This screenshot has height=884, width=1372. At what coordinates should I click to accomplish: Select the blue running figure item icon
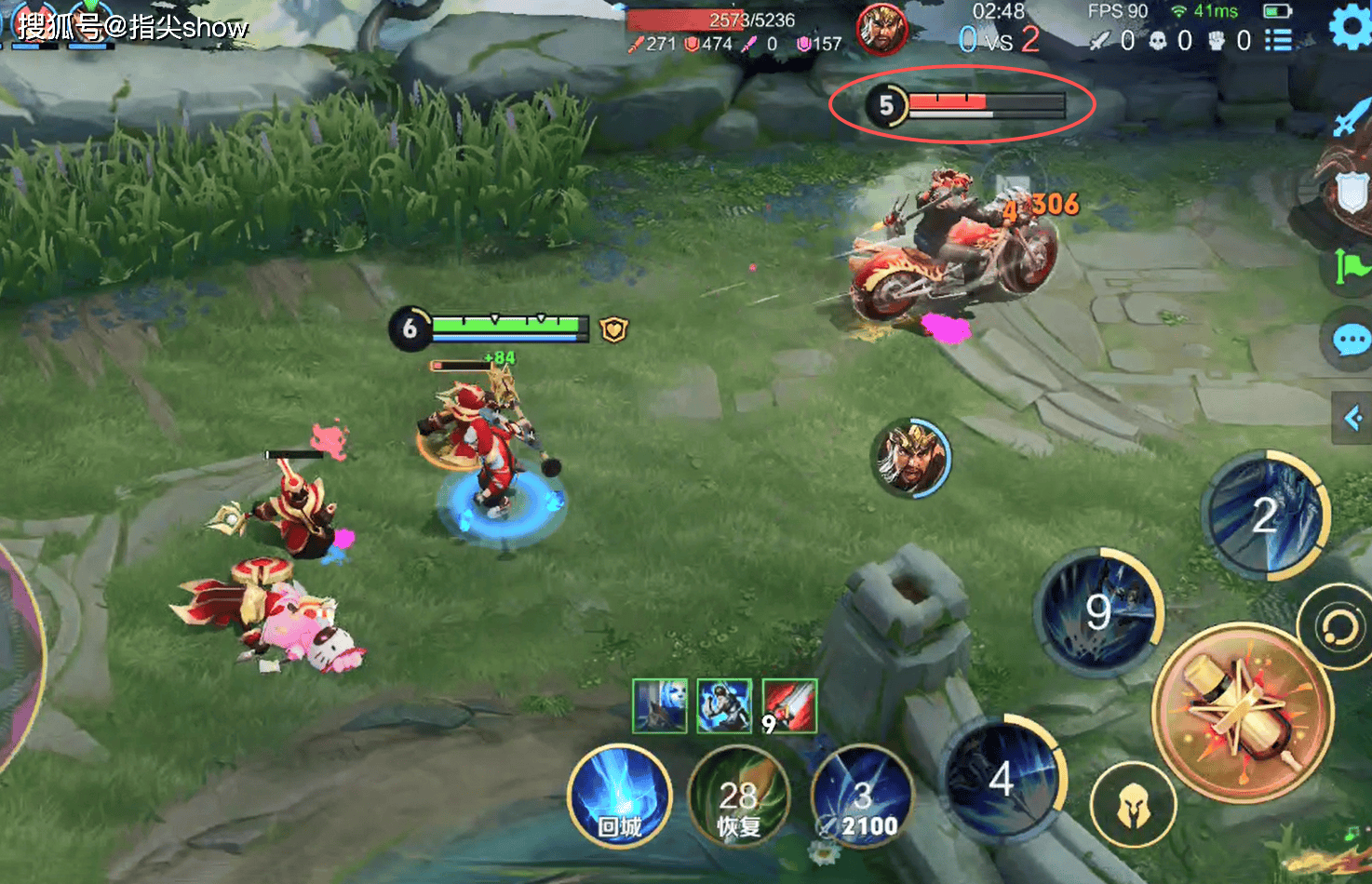[724, 706]
